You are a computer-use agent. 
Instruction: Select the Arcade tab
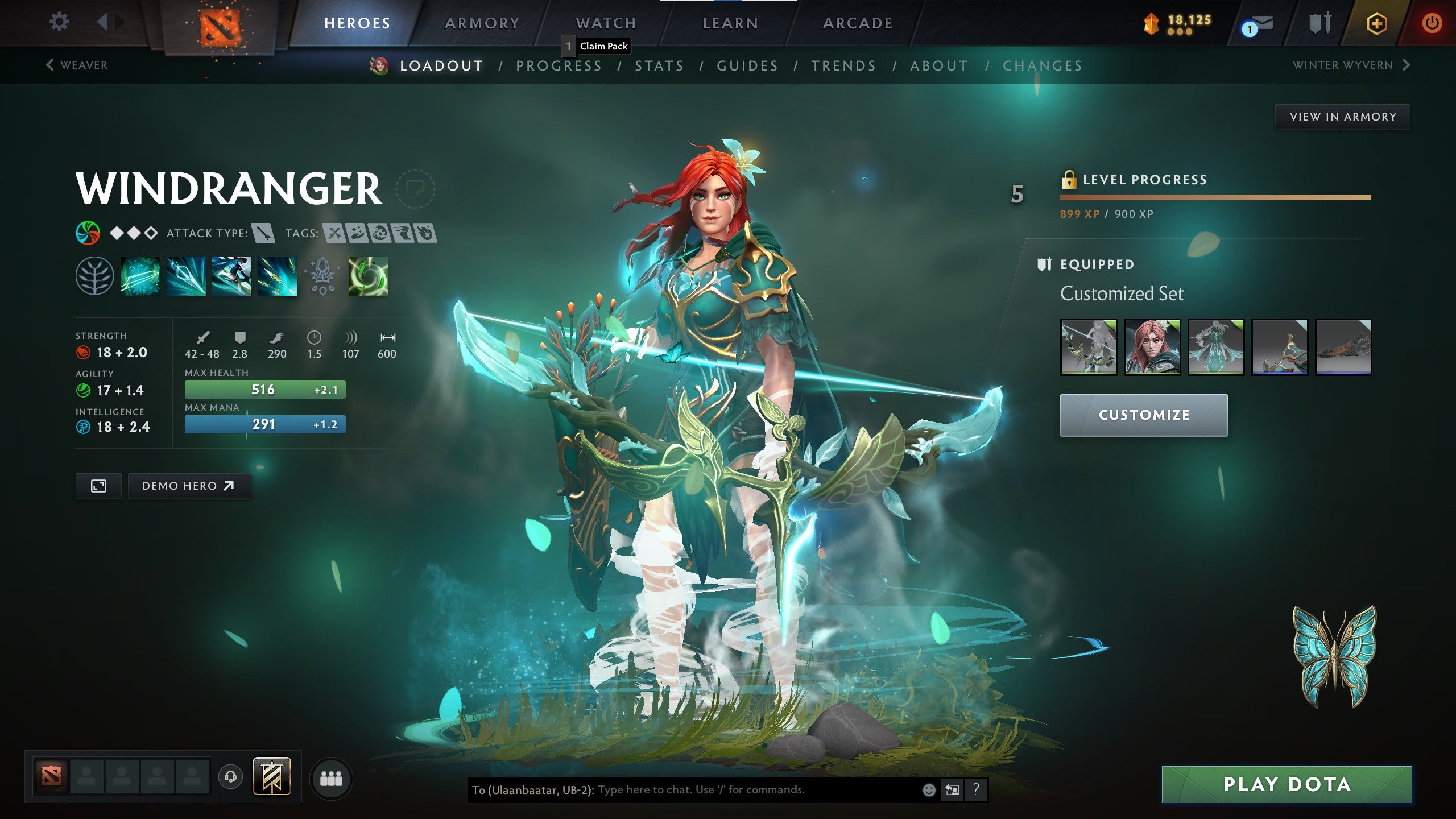point(858,23)
